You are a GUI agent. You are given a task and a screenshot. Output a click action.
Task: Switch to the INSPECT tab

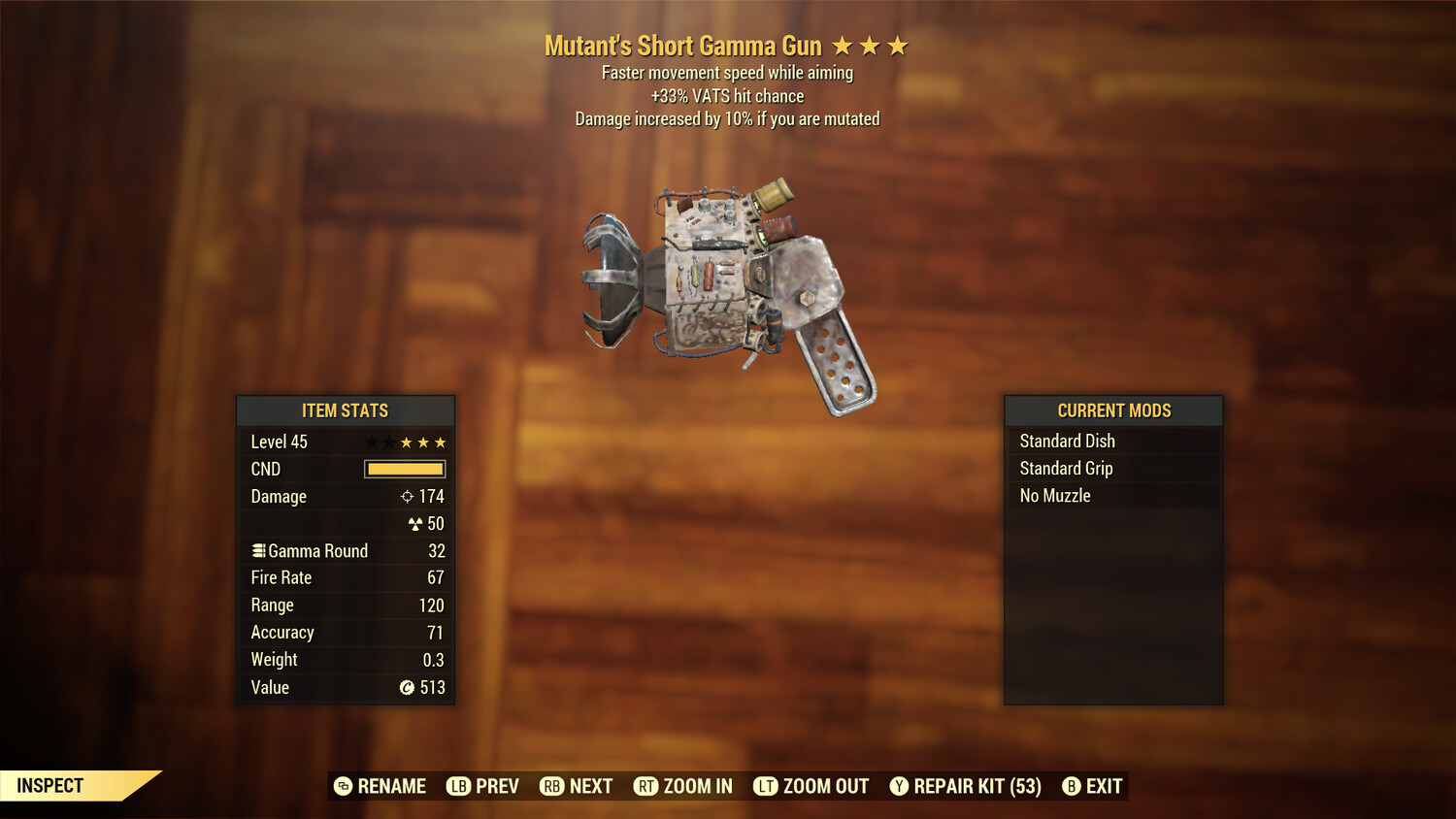pyautogui.click(x=49, y=786)
